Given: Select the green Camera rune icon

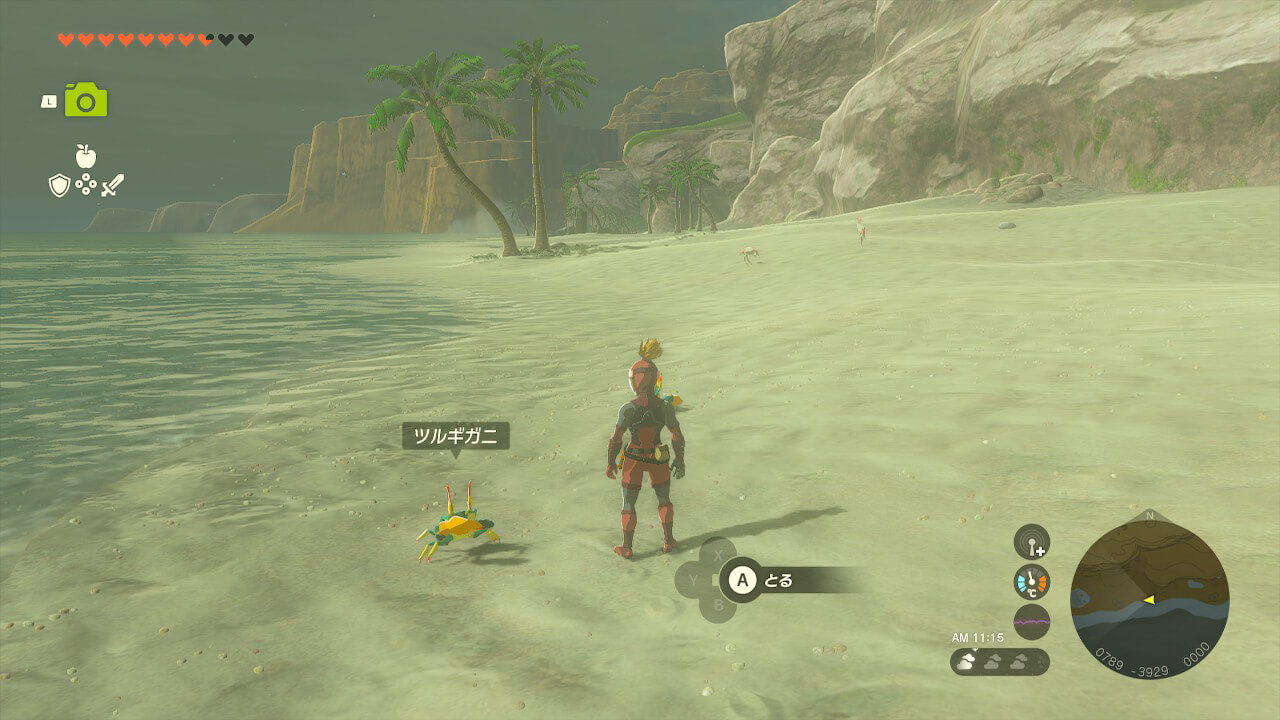Looking at the screenshot, I should [86, 100].
